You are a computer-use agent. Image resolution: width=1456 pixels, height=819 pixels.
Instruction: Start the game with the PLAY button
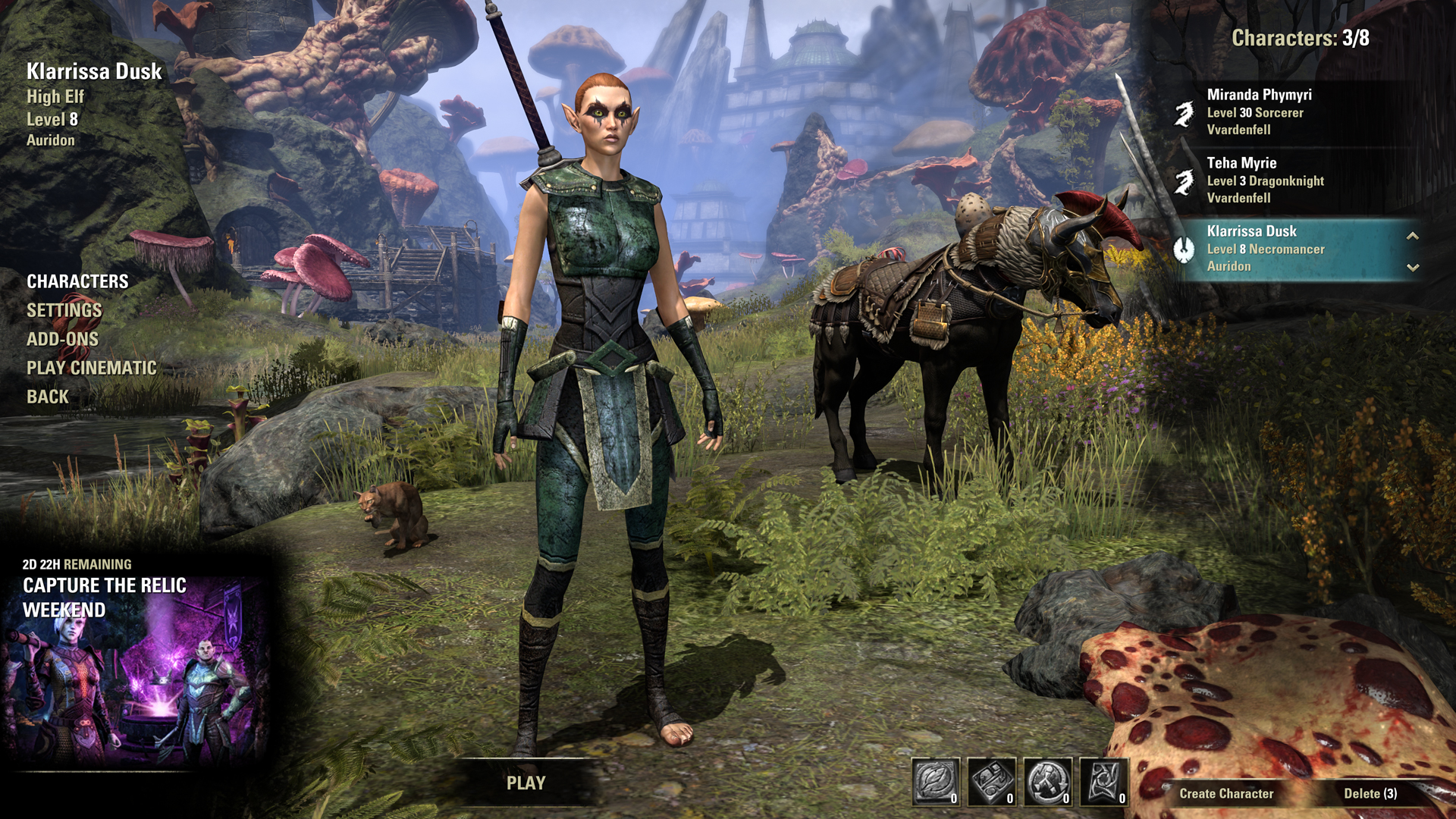tap(526, 783)
